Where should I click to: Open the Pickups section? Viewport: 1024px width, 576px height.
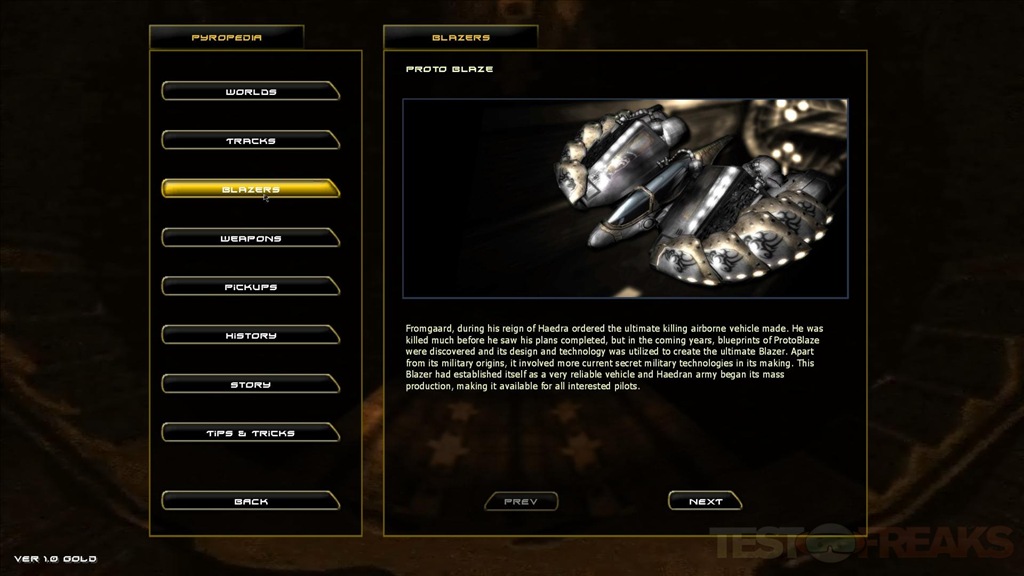[x=250, y=287]
